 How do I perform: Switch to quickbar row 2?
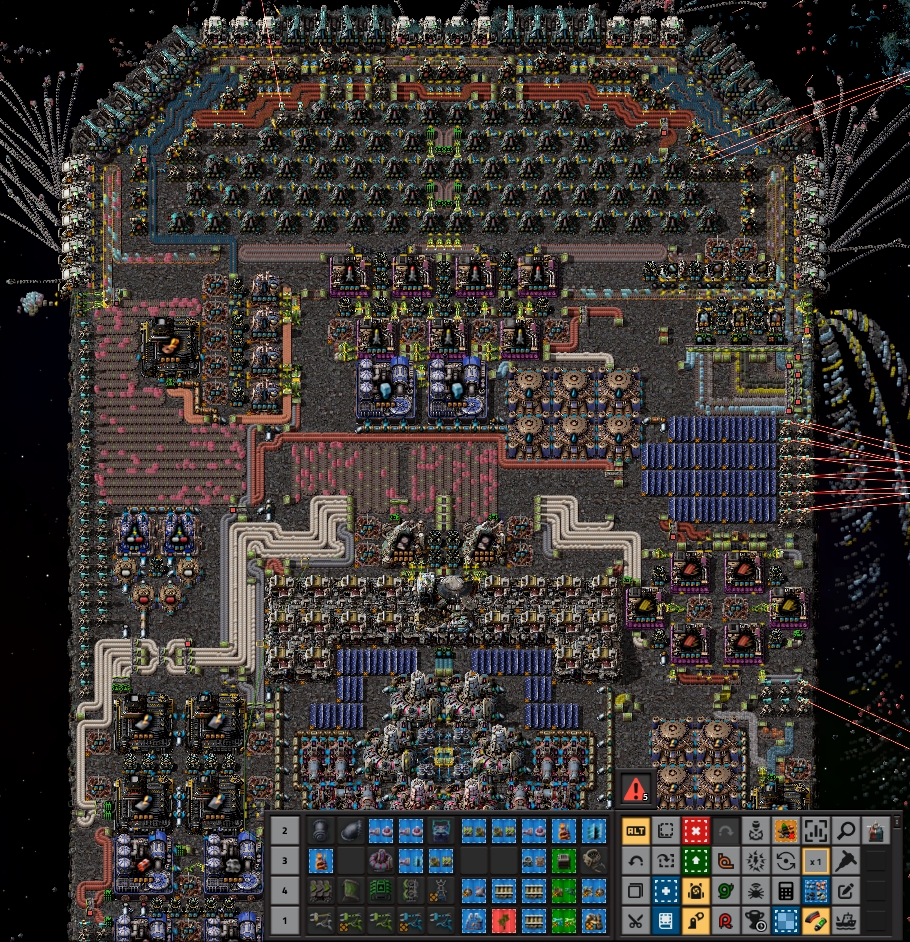pos(284,830)
